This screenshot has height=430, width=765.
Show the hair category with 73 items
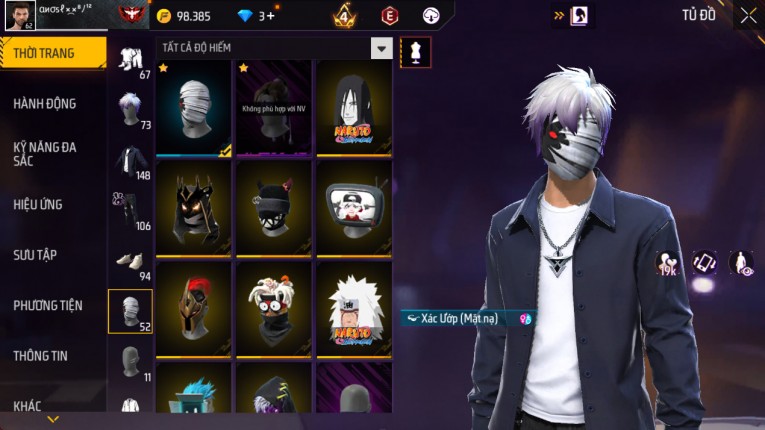tap(130, 110)
